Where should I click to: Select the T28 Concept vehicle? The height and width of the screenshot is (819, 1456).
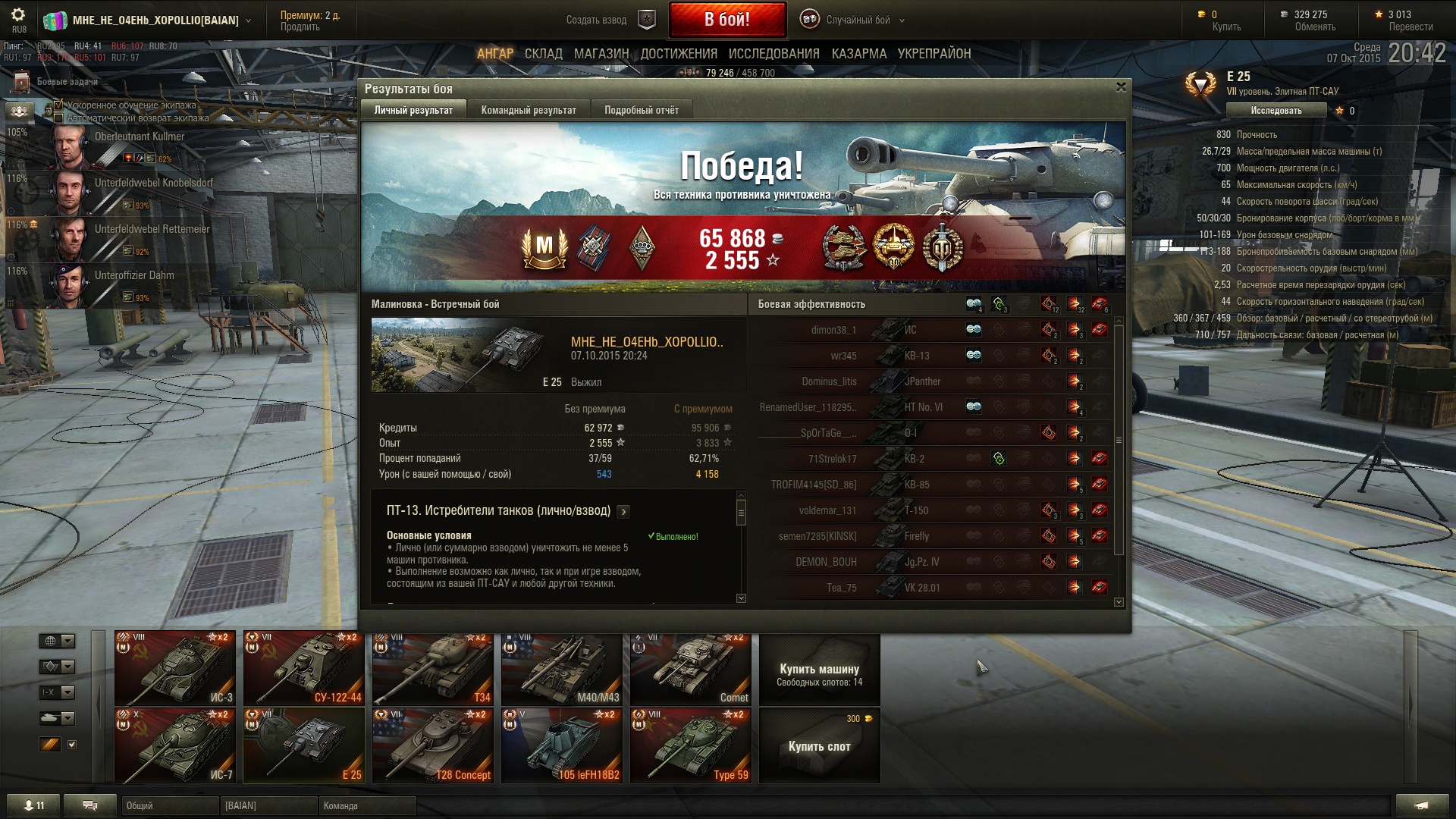pyautogui.click(x=432, y=745)
